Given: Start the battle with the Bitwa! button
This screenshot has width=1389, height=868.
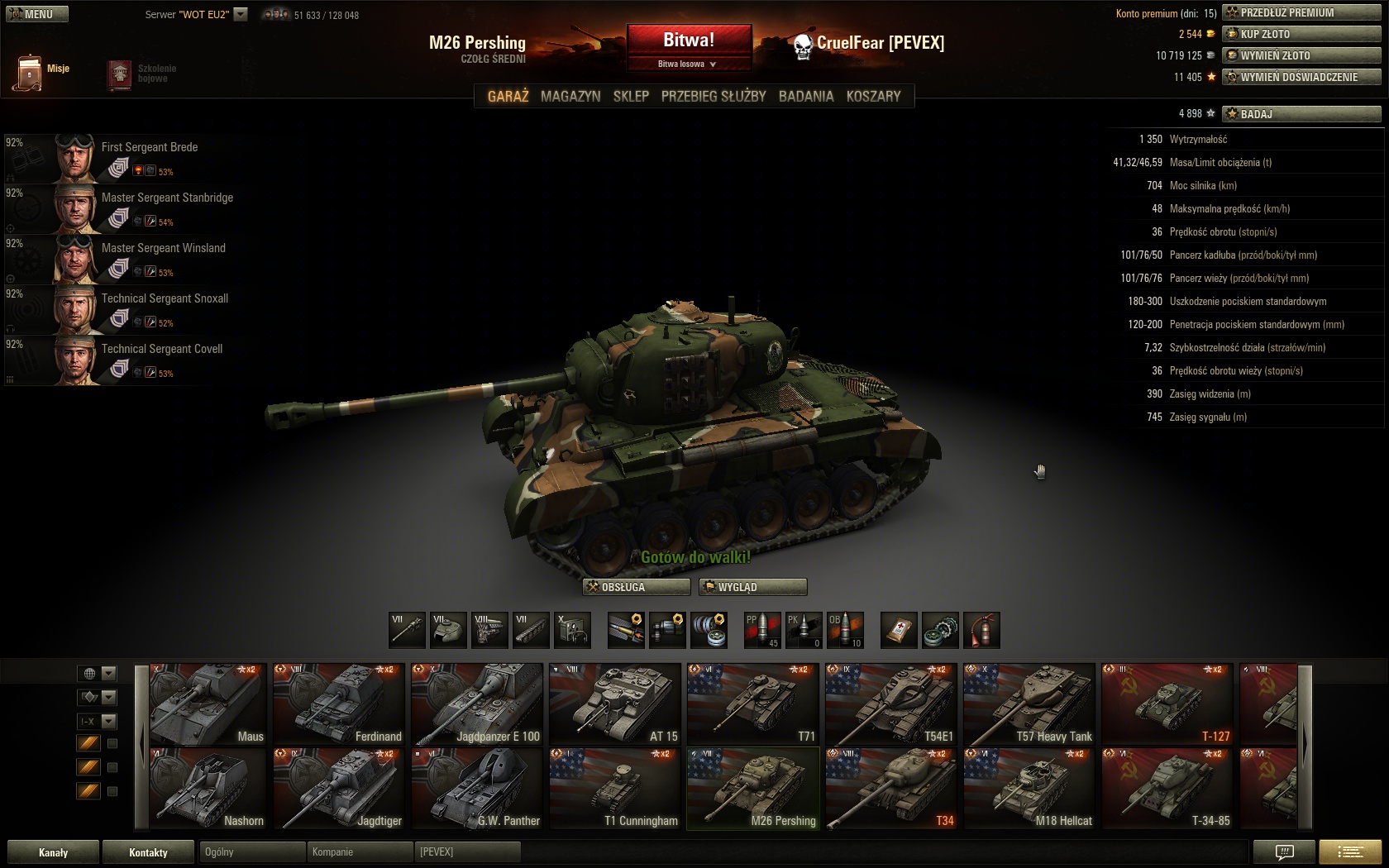Looking at the screenshot, I should [689, 40].
